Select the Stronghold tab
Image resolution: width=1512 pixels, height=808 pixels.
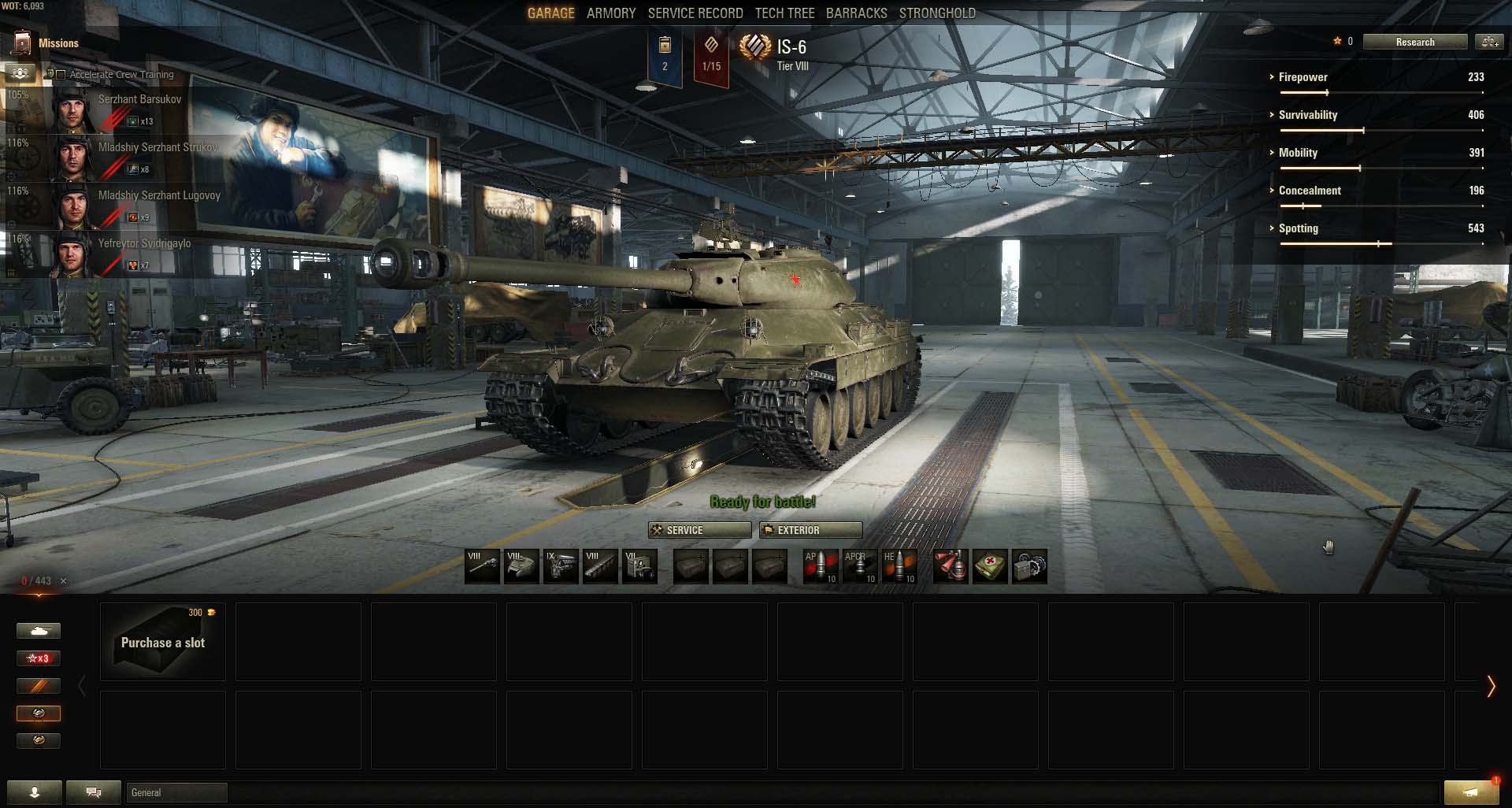(x=937, y=13)
